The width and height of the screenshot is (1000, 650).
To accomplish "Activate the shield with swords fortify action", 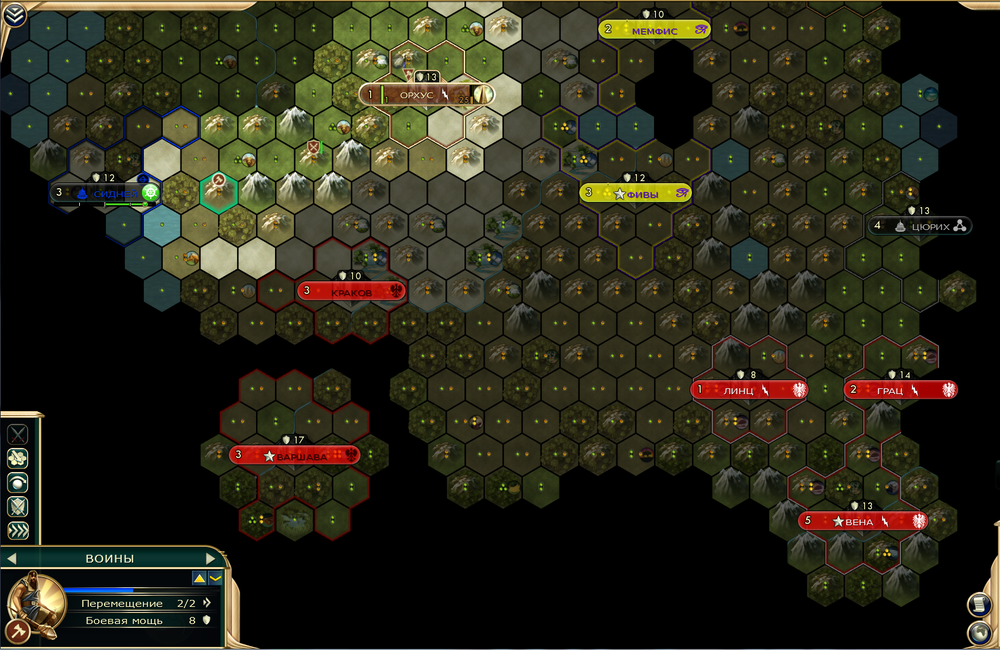I will coord(17,506).
